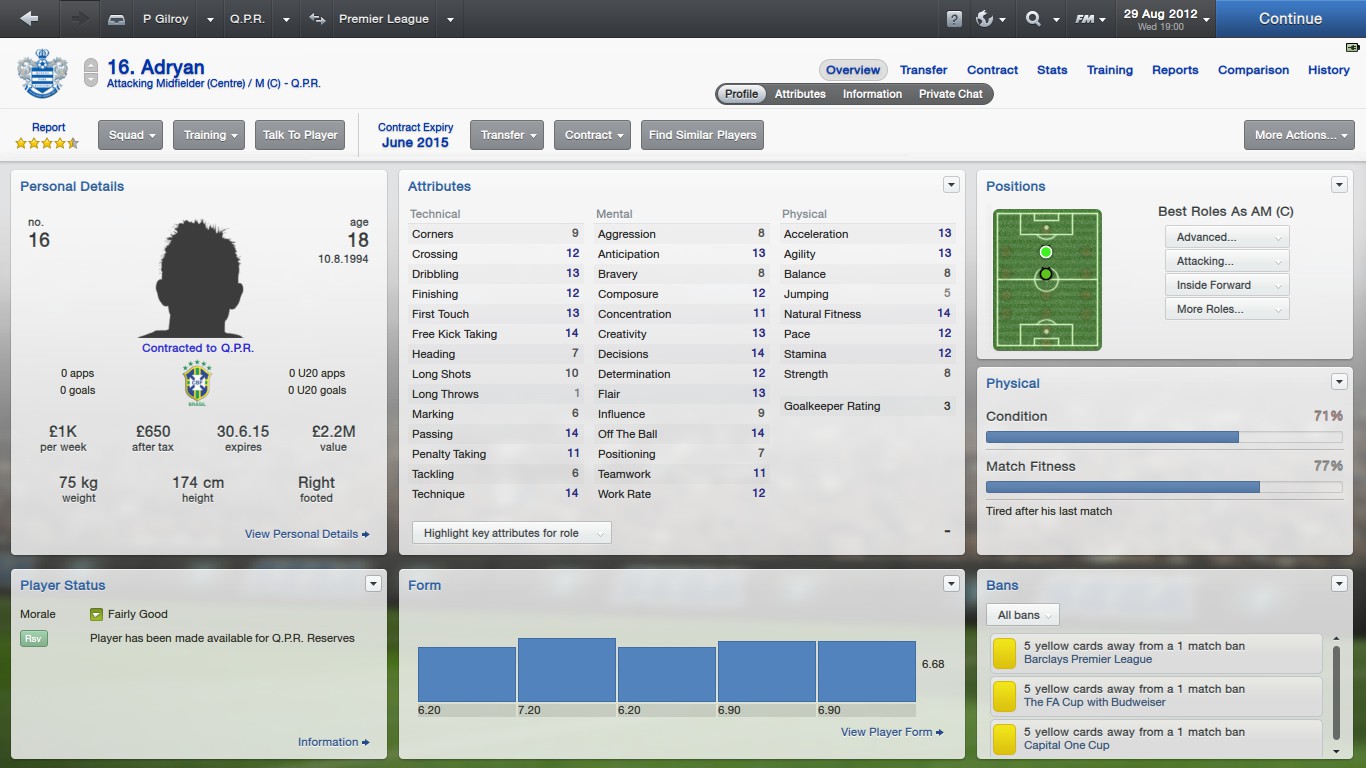Choose the Inside Forward role
The width and height of the screenshot is (1366, 768).
[x=1226, y=285]
